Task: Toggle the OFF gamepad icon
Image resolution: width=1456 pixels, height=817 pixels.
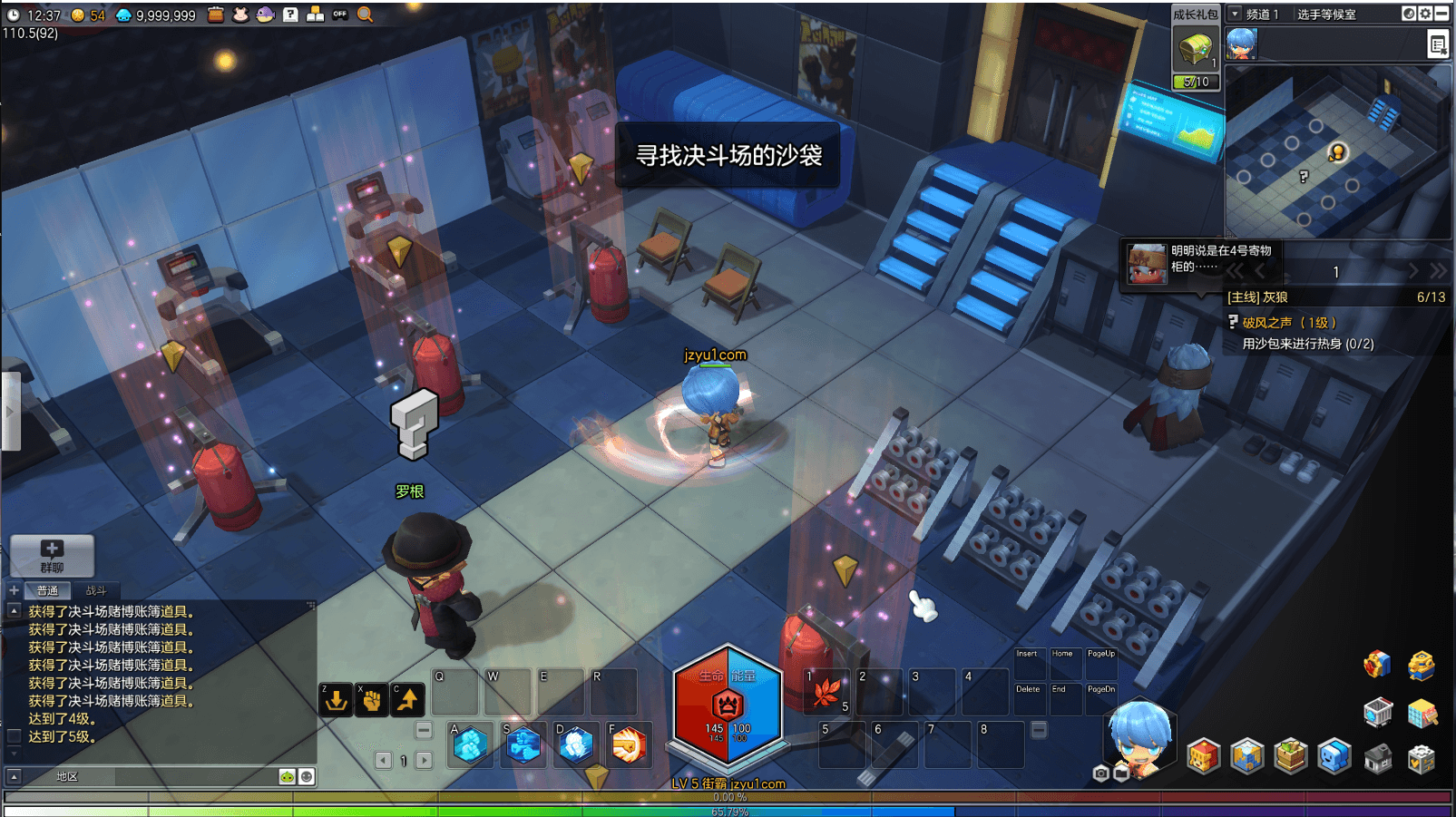Action: pyautogui.click(x=340, y=15)
